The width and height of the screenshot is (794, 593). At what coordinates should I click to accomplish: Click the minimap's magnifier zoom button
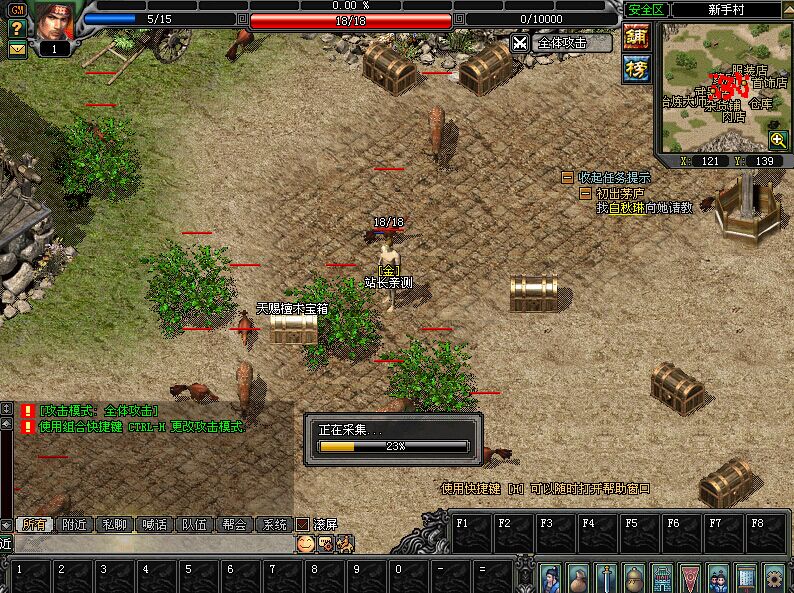coord(777,139)
